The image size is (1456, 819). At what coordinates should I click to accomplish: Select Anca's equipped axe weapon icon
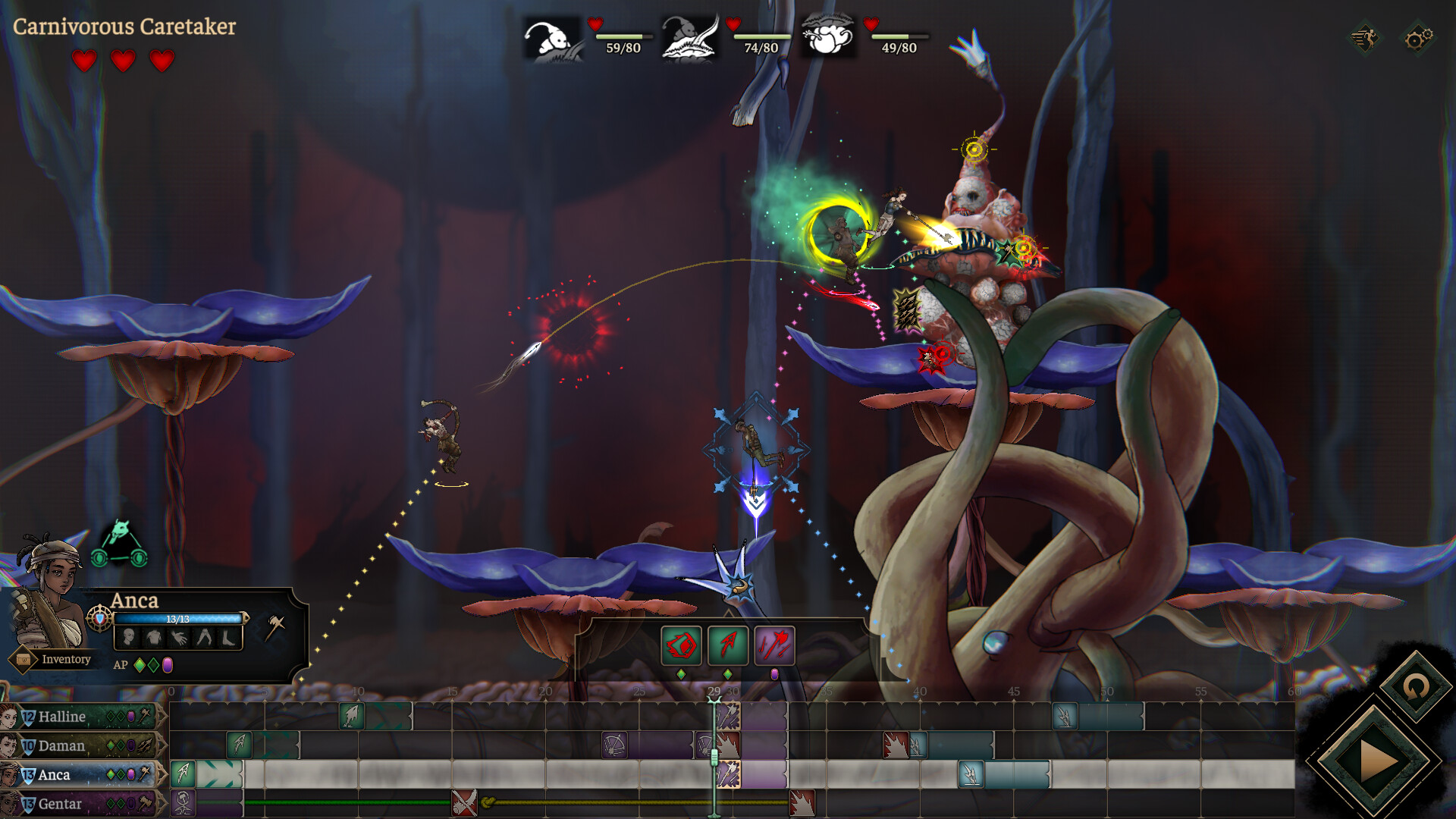point(275,627)
